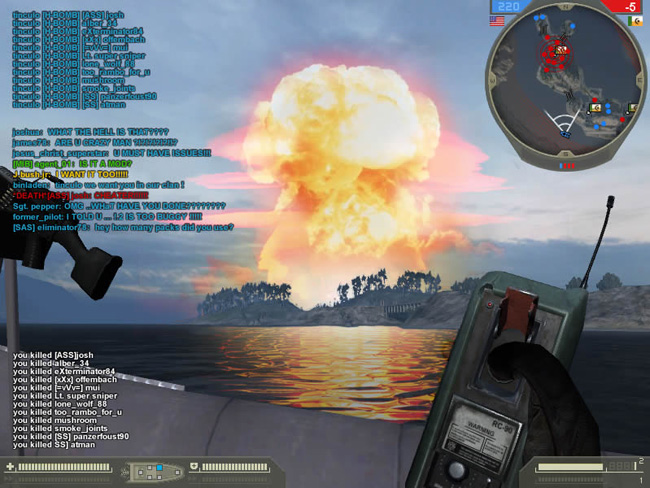Select the MEC team flag icon
This screenshot has height=488, width=650.
coord(633,19)
